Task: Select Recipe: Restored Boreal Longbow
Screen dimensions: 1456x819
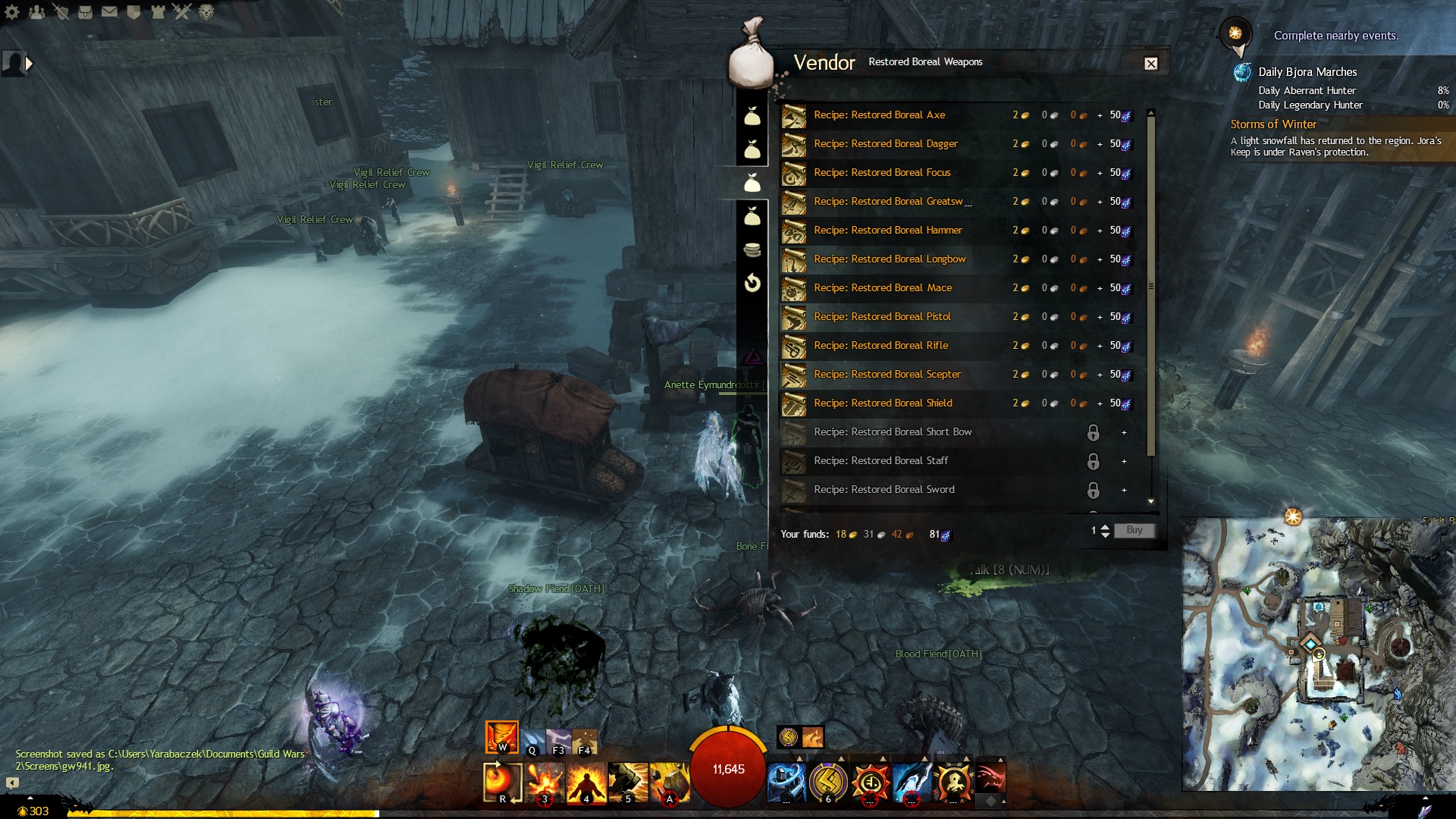Action: (889, 259)
